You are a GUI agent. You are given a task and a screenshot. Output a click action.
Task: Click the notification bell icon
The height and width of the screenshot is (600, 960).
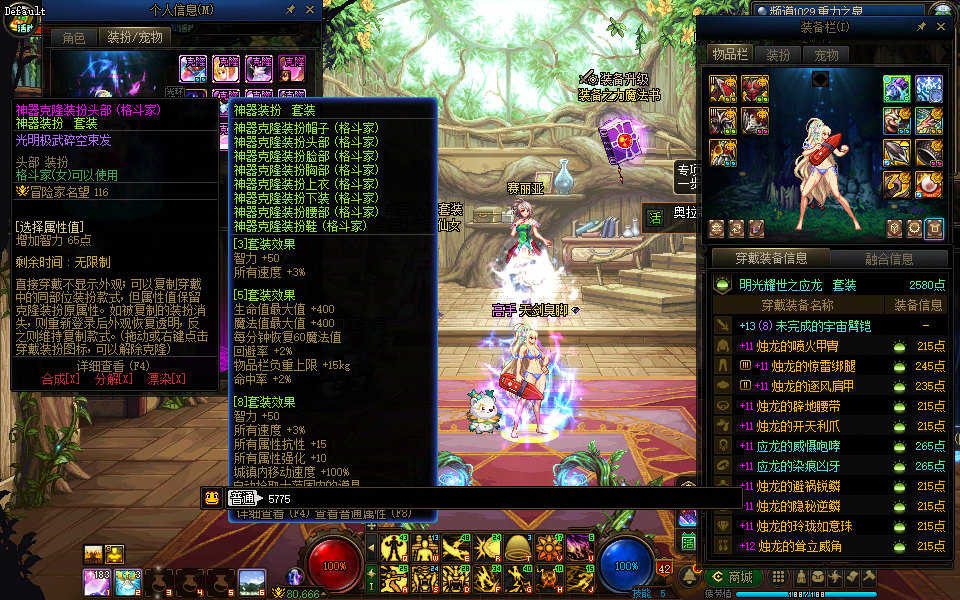688,577
